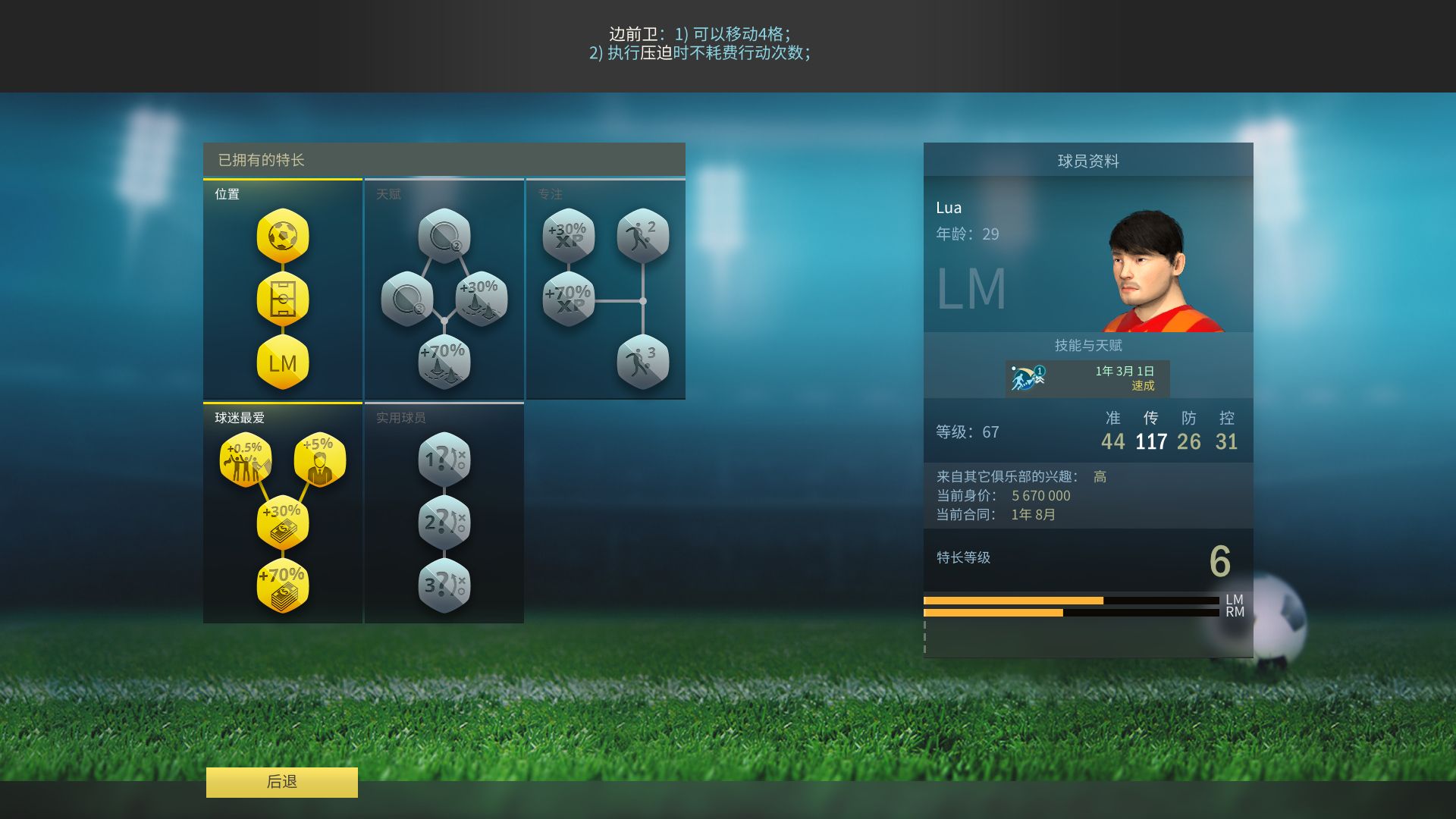This screenshot has height=819, width=1456.
Task: Select the +5% suit node in 球迷最爱
Action: click(x=318, y=459)
